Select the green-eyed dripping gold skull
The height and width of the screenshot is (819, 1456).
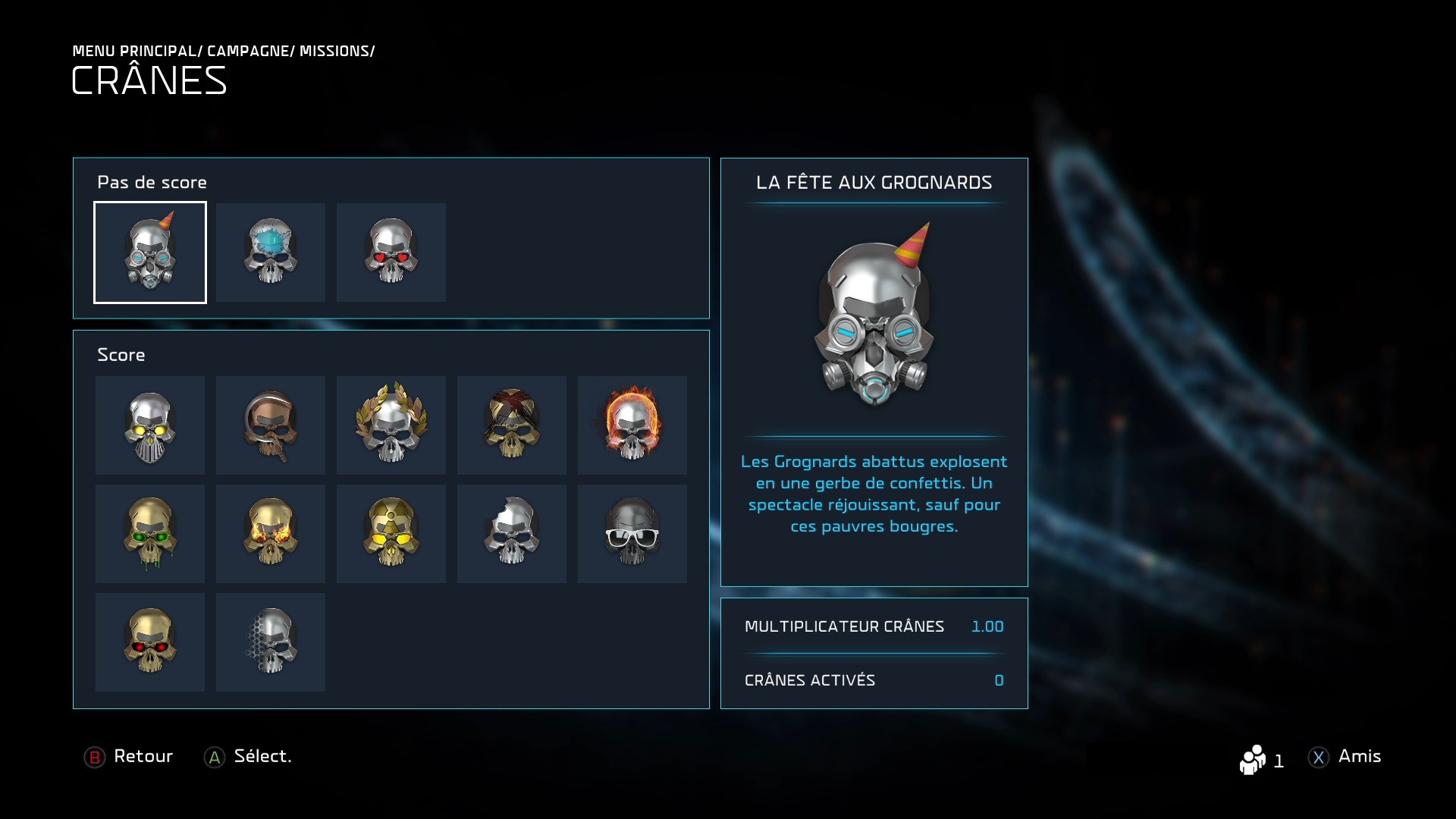pos(150,534)
